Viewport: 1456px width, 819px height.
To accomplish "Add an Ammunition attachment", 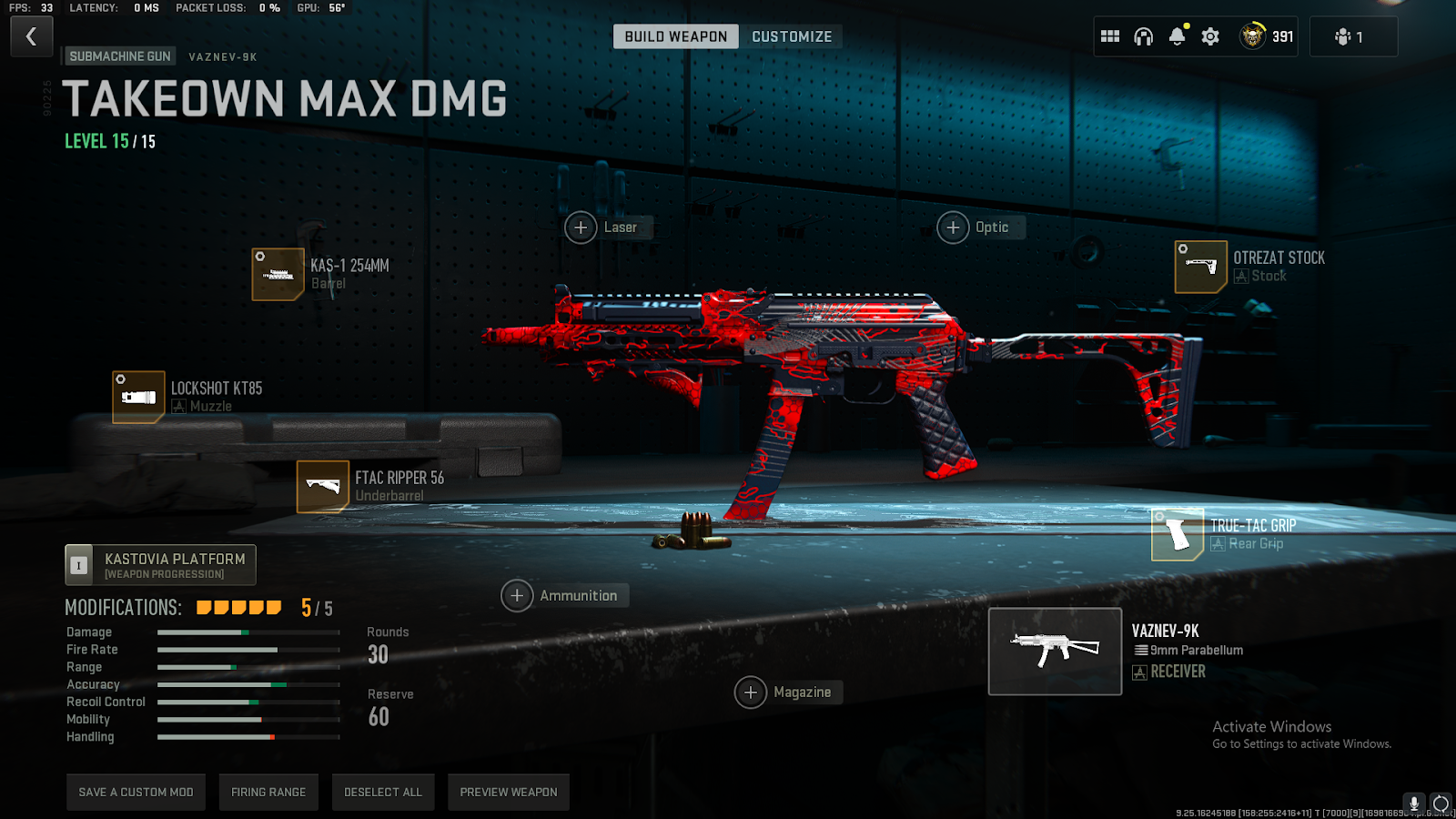I will (517, 596).
